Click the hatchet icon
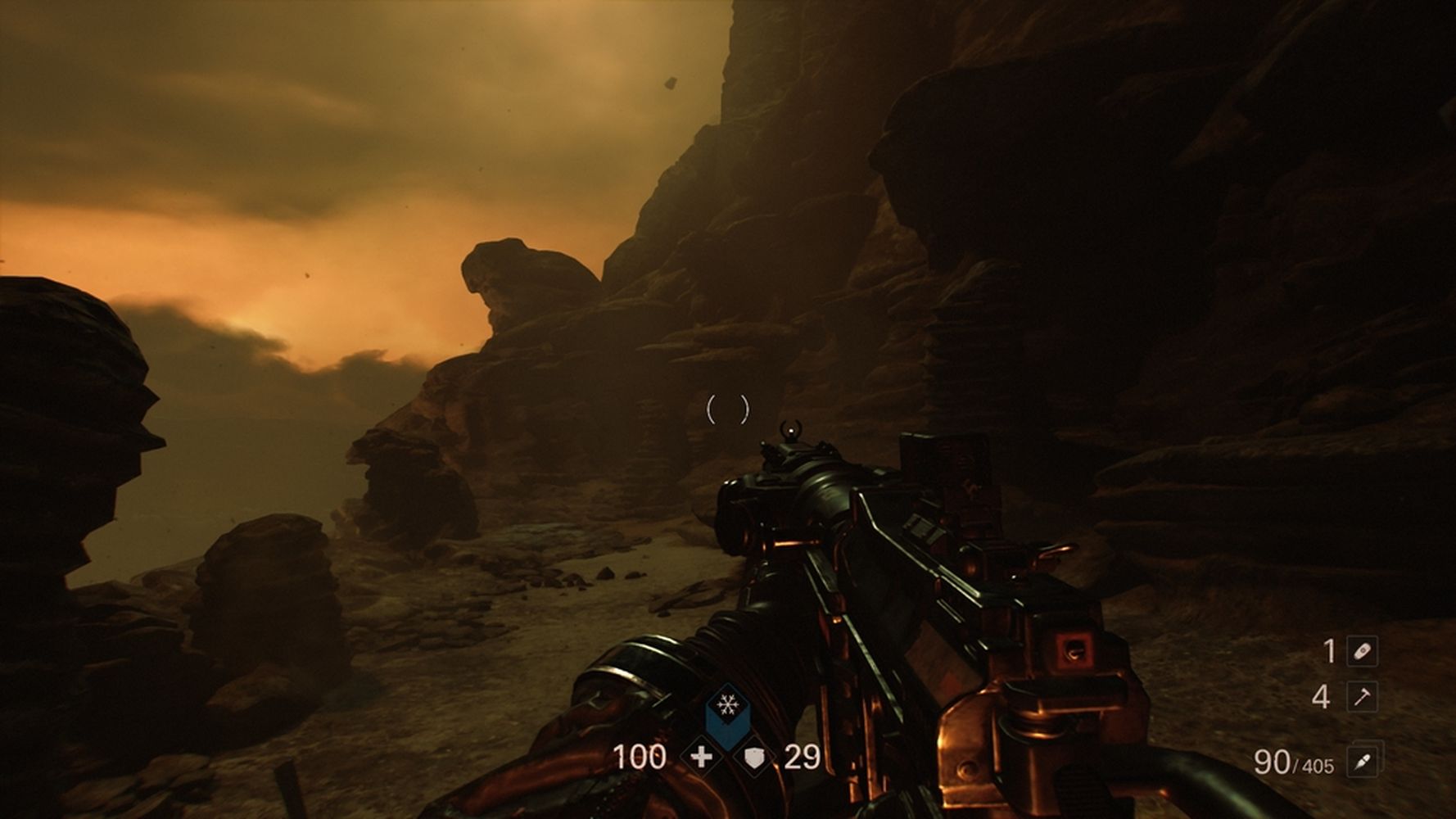1456x819 pixels. pos(1362,697)
